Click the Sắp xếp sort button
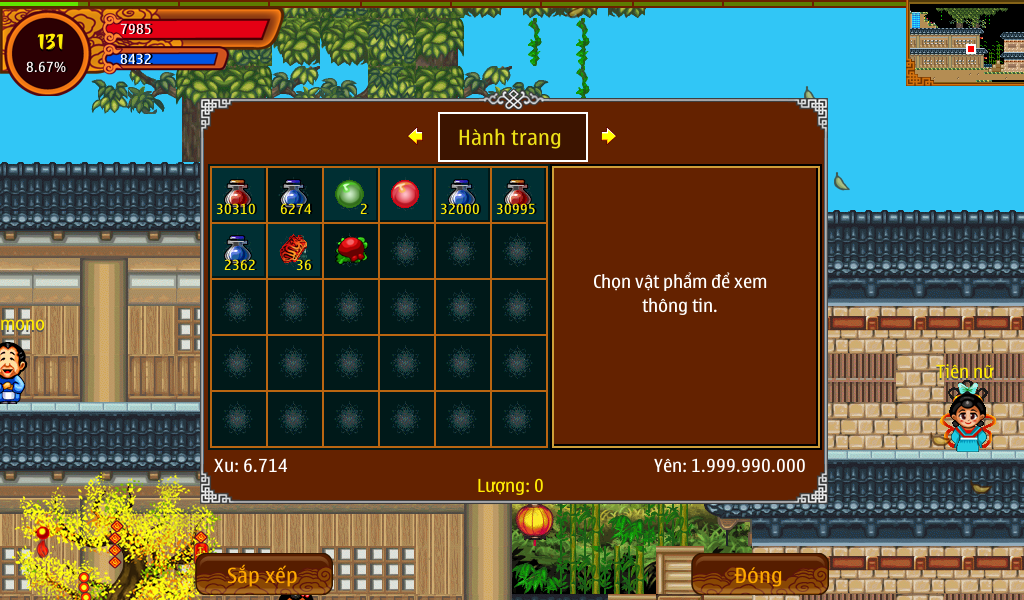 coord(263,575)
